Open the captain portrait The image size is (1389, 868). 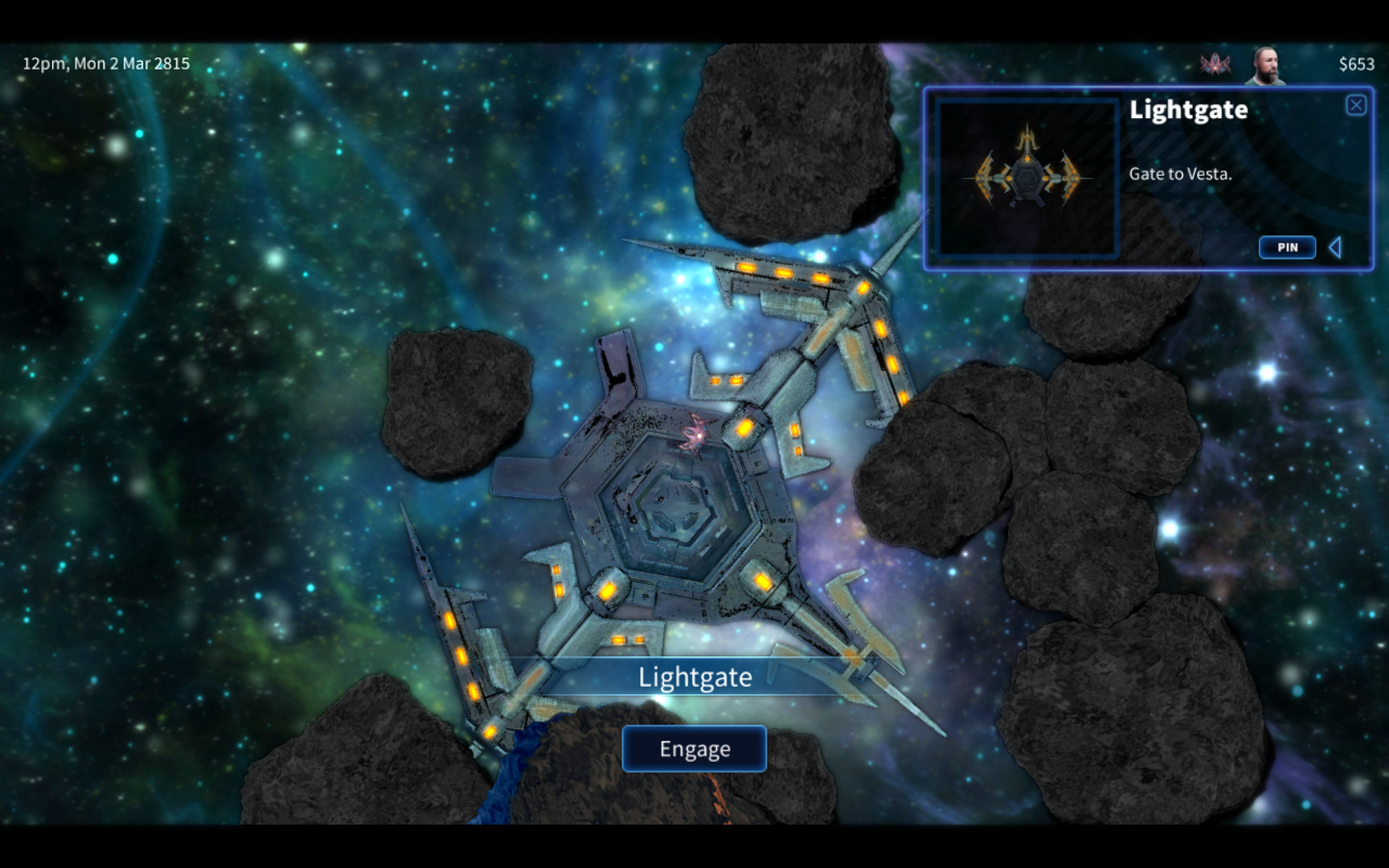pyautogui.click(x=1264, y=65)
